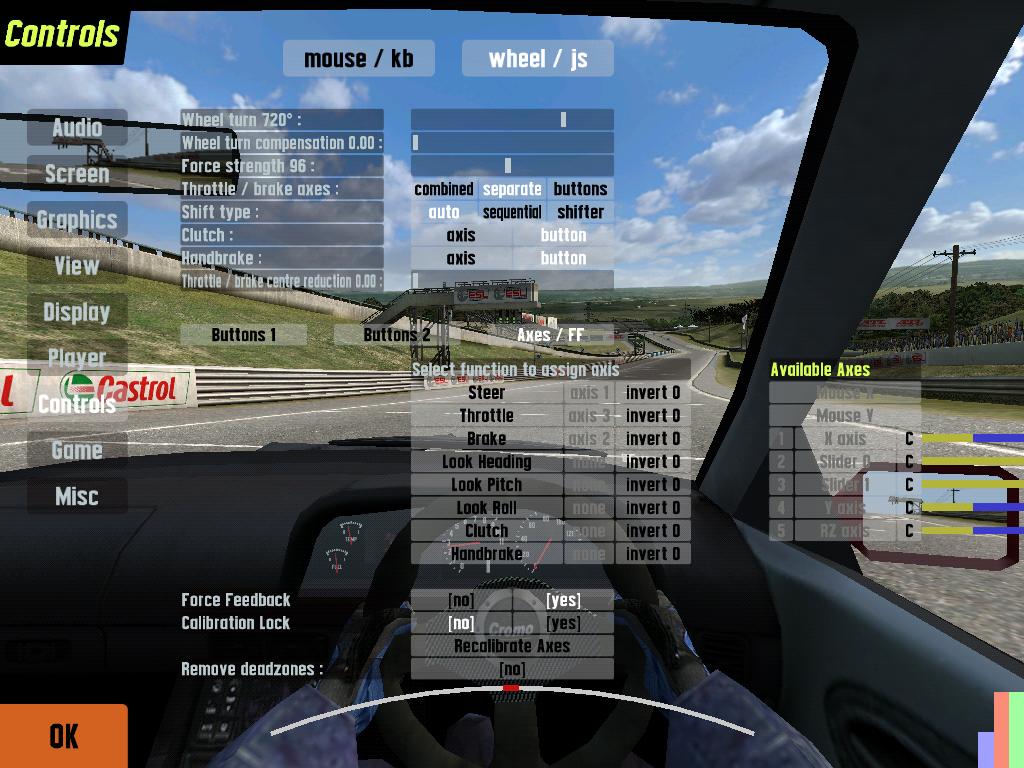Viewport: 1024px width, 768px height.
Task: Click the orange OK button
Action: [64, 736]
